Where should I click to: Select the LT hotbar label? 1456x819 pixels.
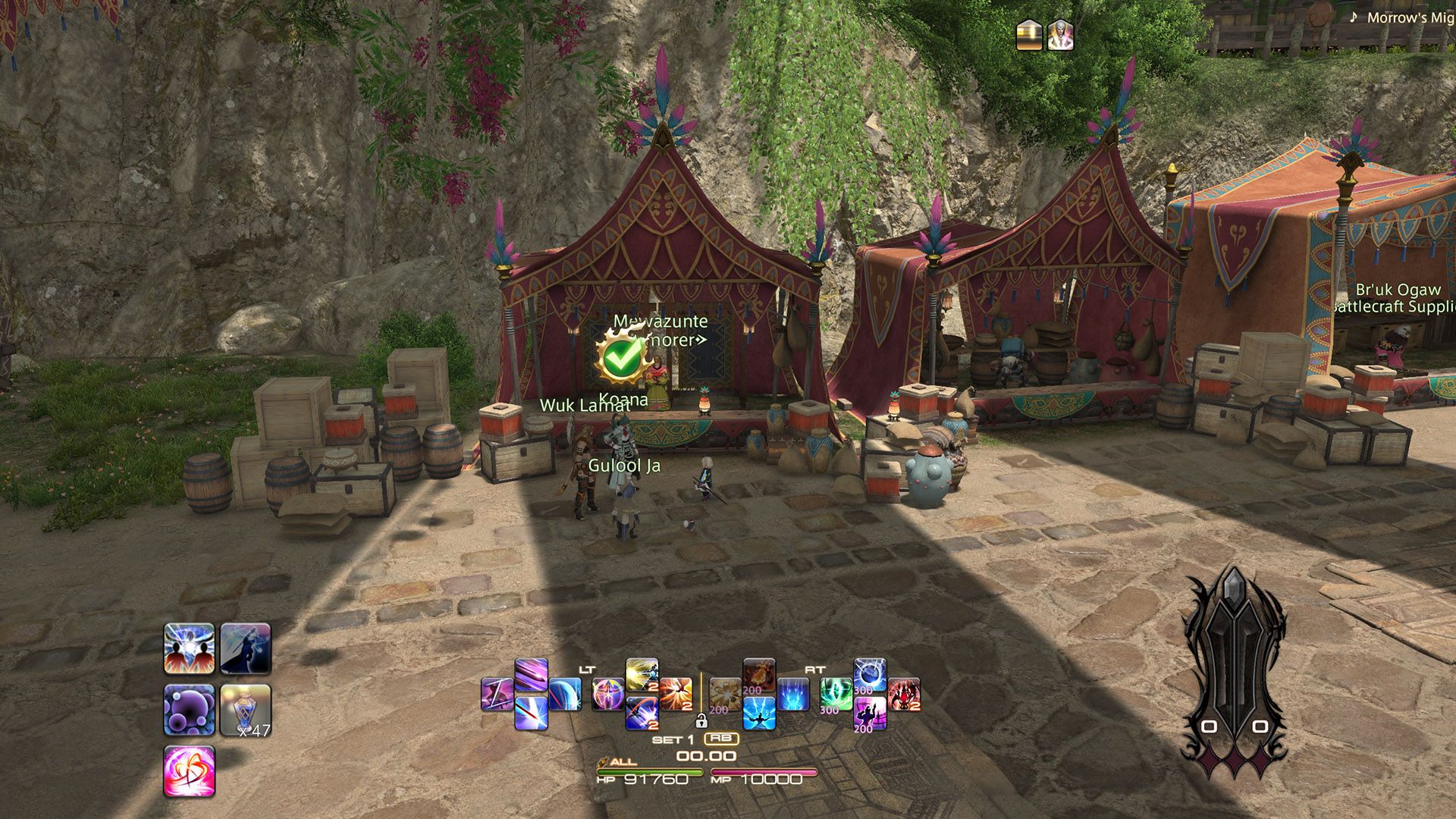[x=586, y=670]
